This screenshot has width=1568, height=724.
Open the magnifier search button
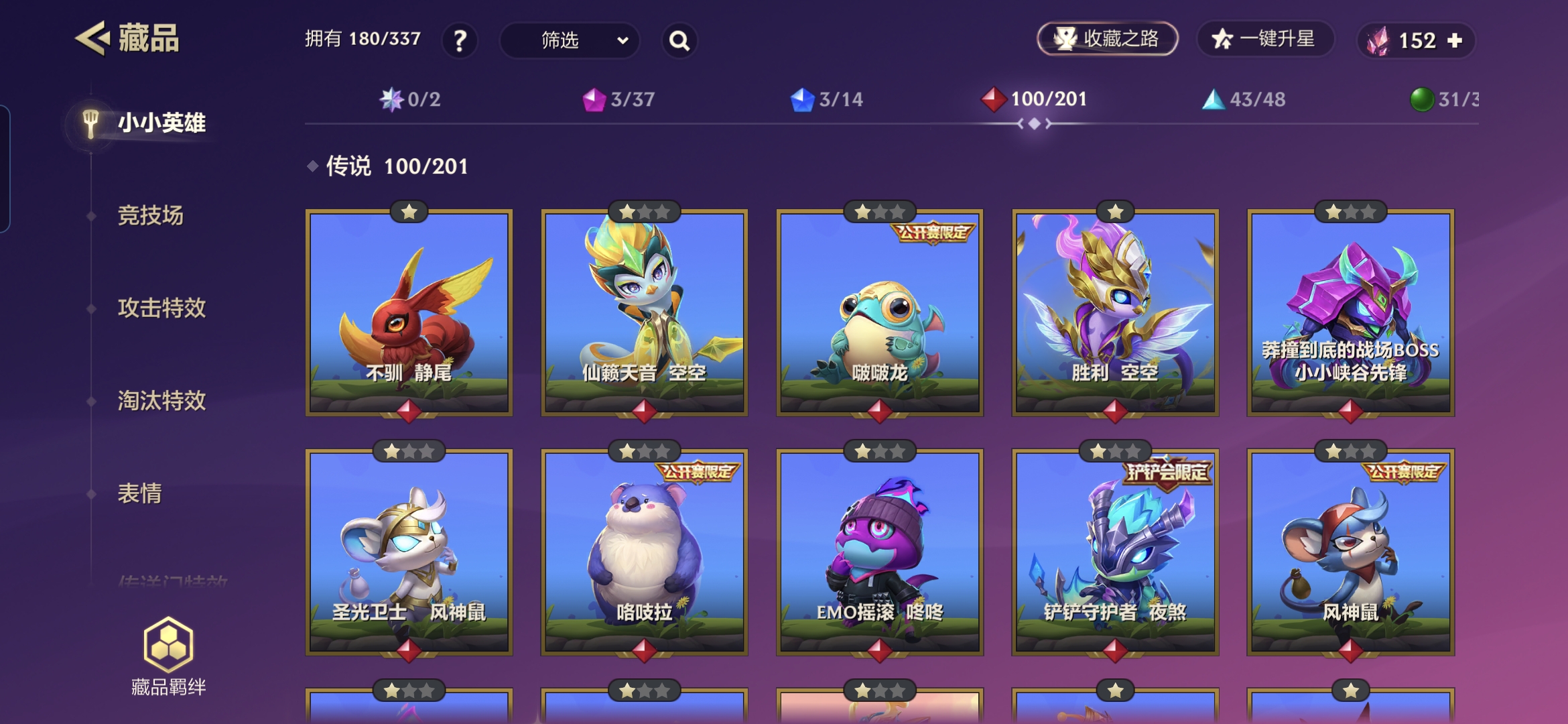click(x=679, y=41)
